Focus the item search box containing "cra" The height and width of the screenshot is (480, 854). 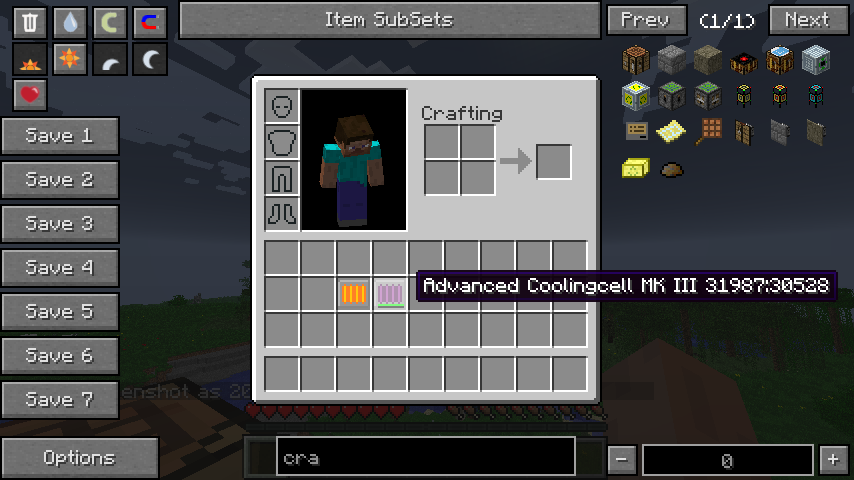(425, 459)
